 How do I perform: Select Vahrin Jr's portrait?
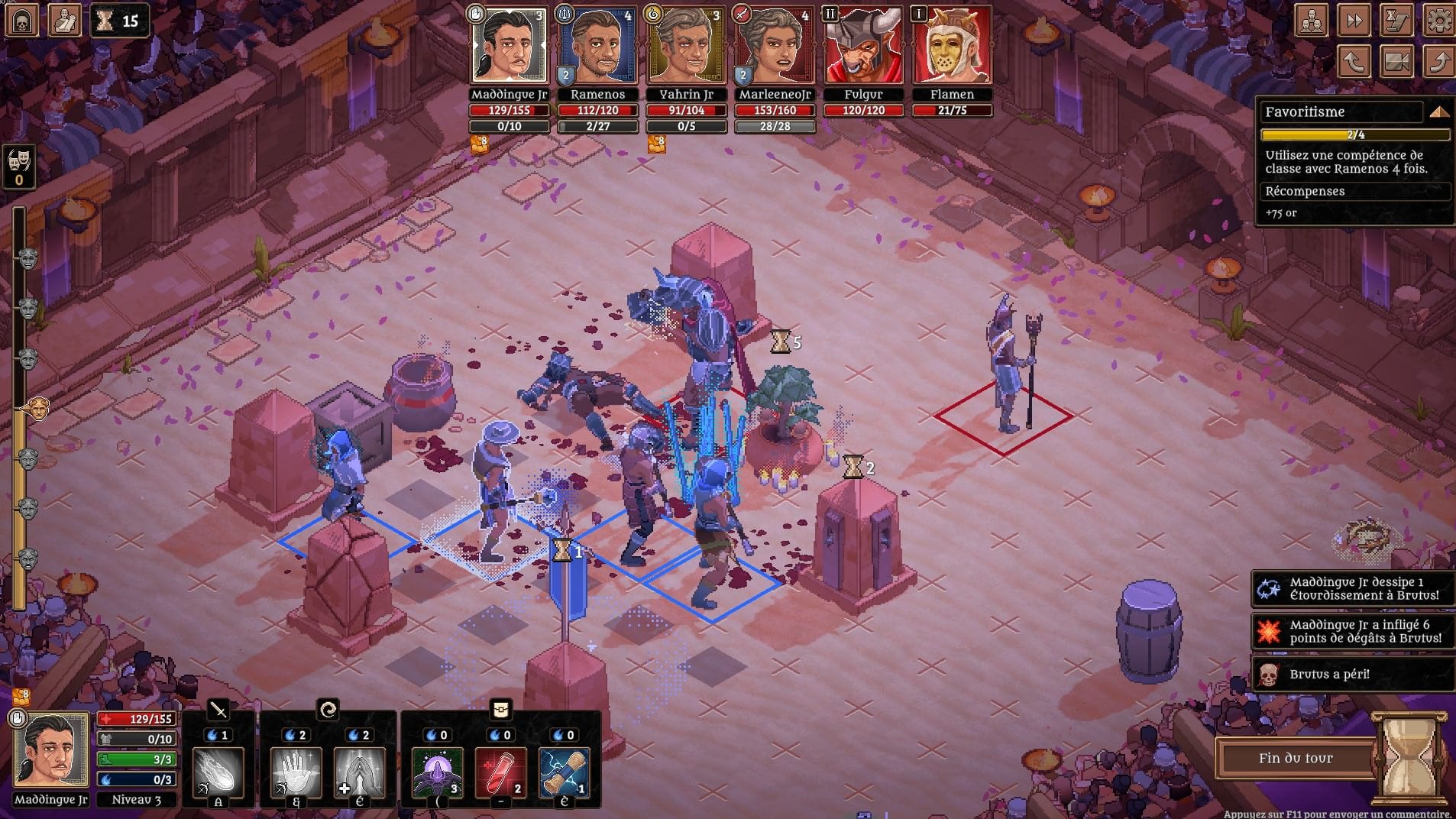pos(685,46)
